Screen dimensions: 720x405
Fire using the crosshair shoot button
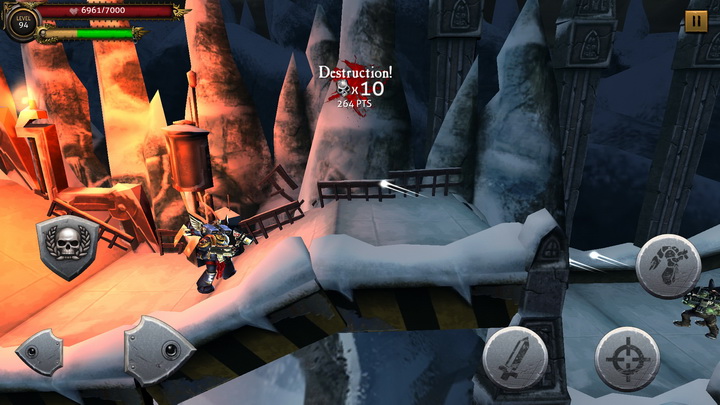point(627,358)
